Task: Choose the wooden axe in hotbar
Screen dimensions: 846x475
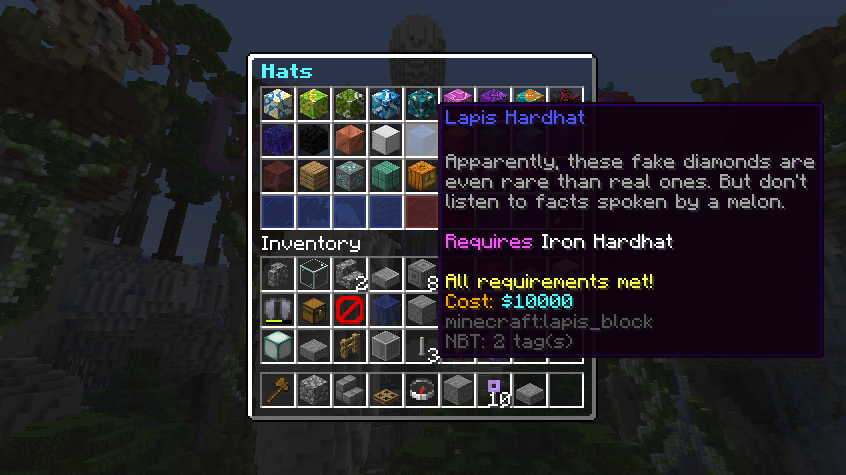Action: click(x=277, y=389)
